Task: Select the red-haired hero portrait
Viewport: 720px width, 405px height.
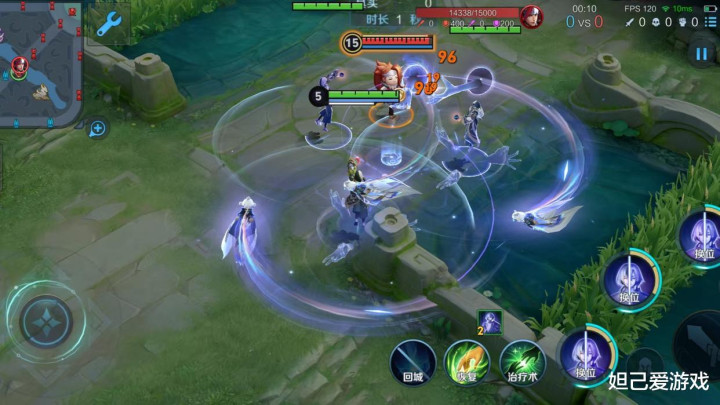Action: [x=532, y=17]
